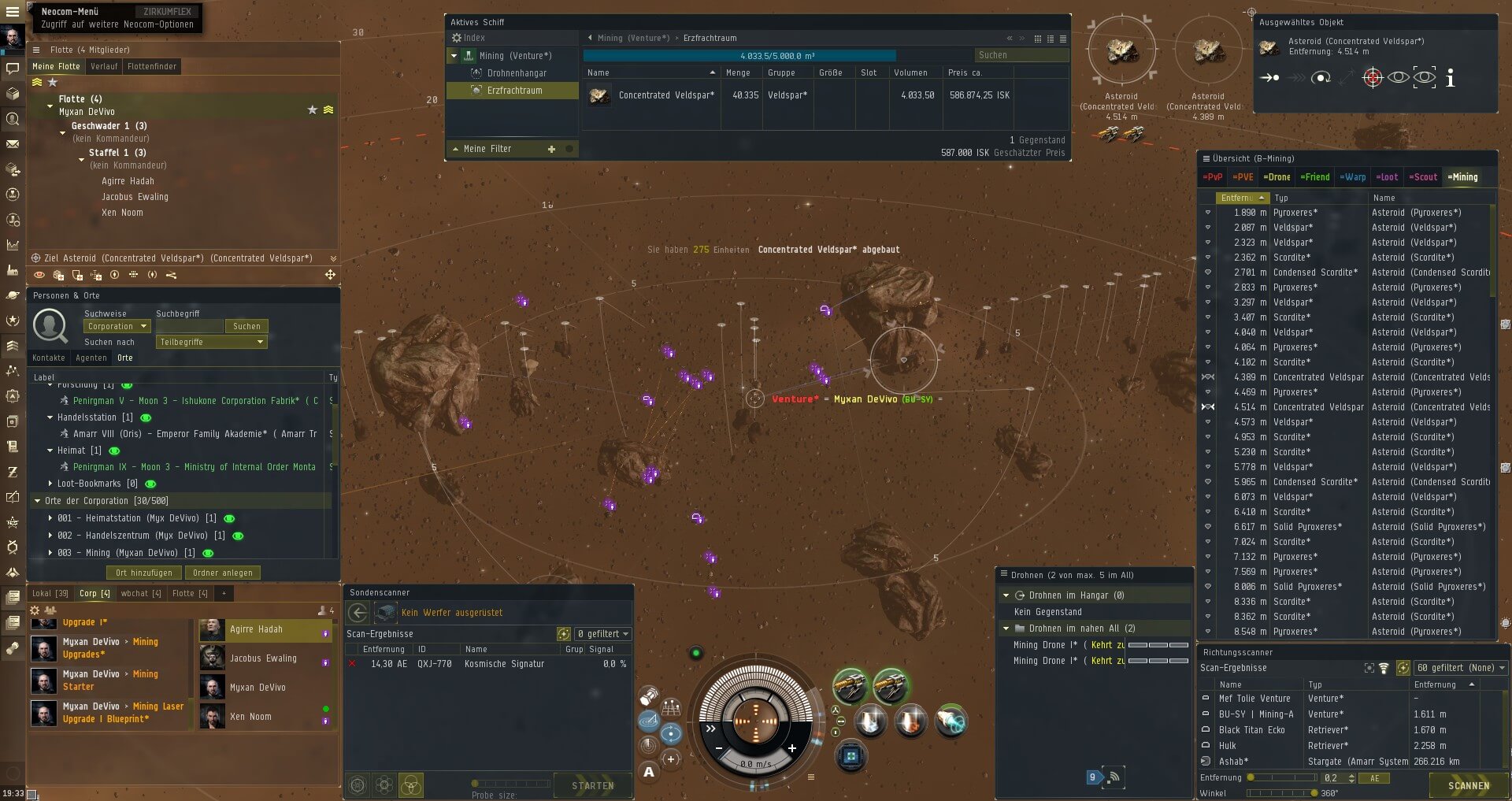Screen dimensions: 1512x801
Task: Switch overview to the PvP tab
Action: [x=1213, y=177]
